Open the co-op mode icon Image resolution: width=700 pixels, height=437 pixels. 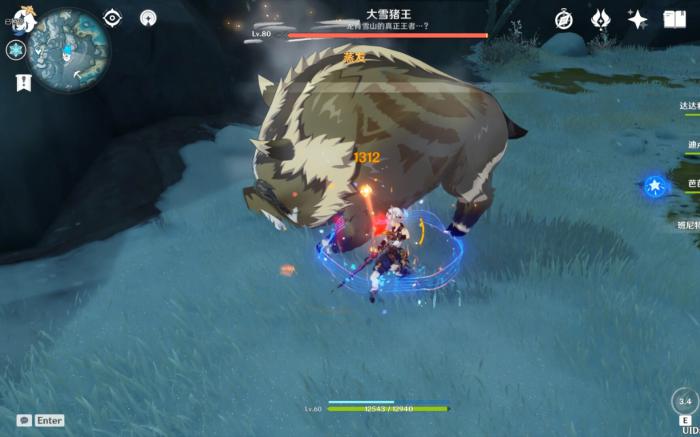148,18
